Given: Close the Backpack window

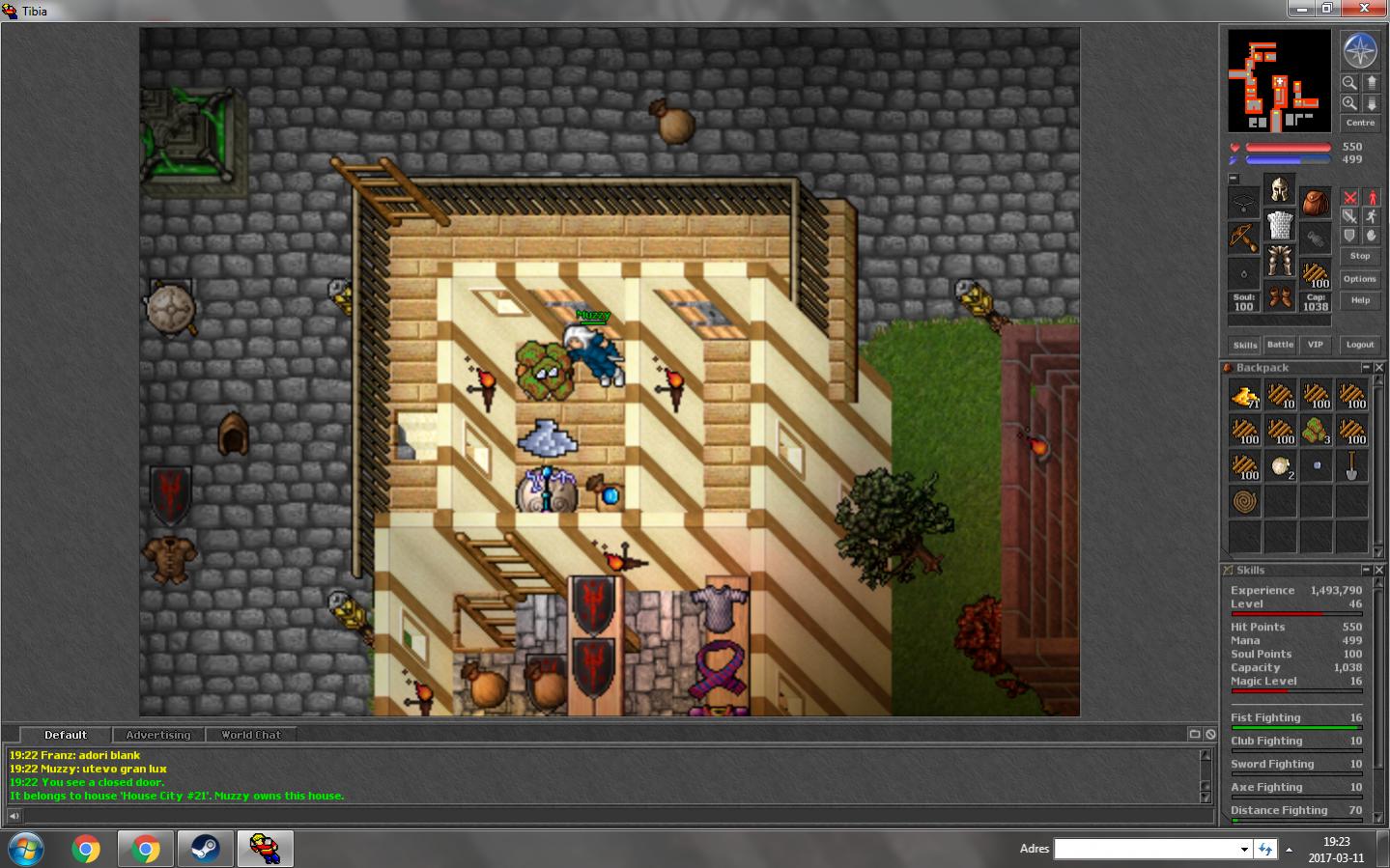Looking at the screenshot, I should point(1379,368).
